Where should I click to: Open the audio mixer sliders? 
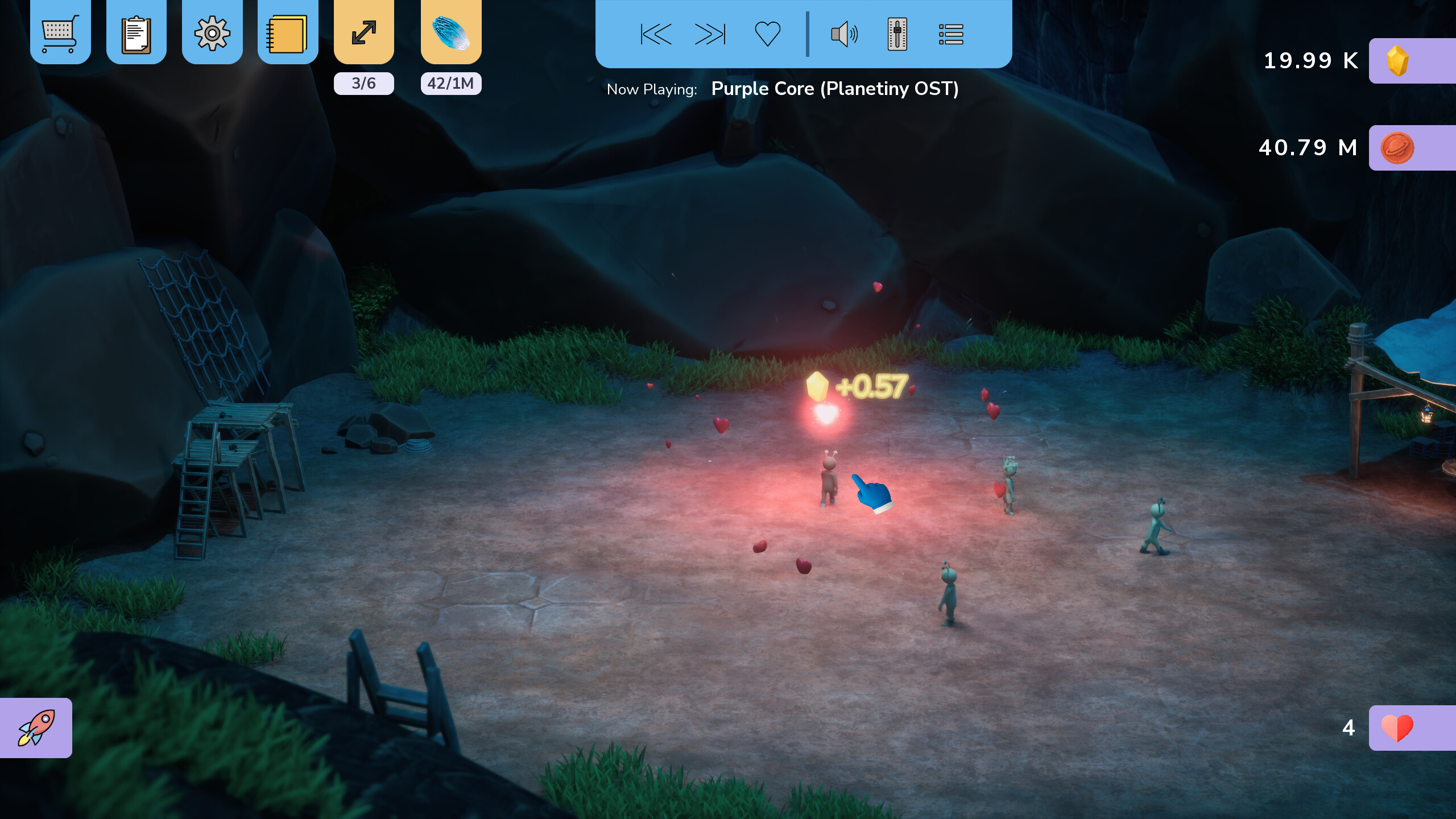[x=897, y=34]
